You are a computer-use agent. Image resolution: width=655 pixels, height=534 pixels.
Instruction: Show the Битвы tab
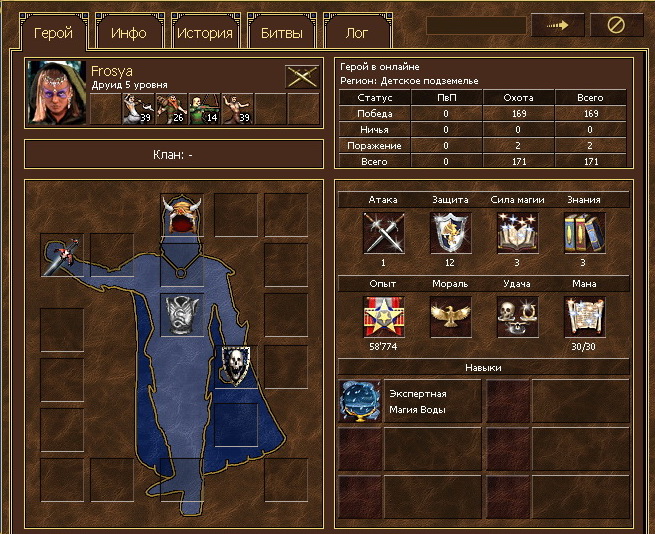pos(281,32)
